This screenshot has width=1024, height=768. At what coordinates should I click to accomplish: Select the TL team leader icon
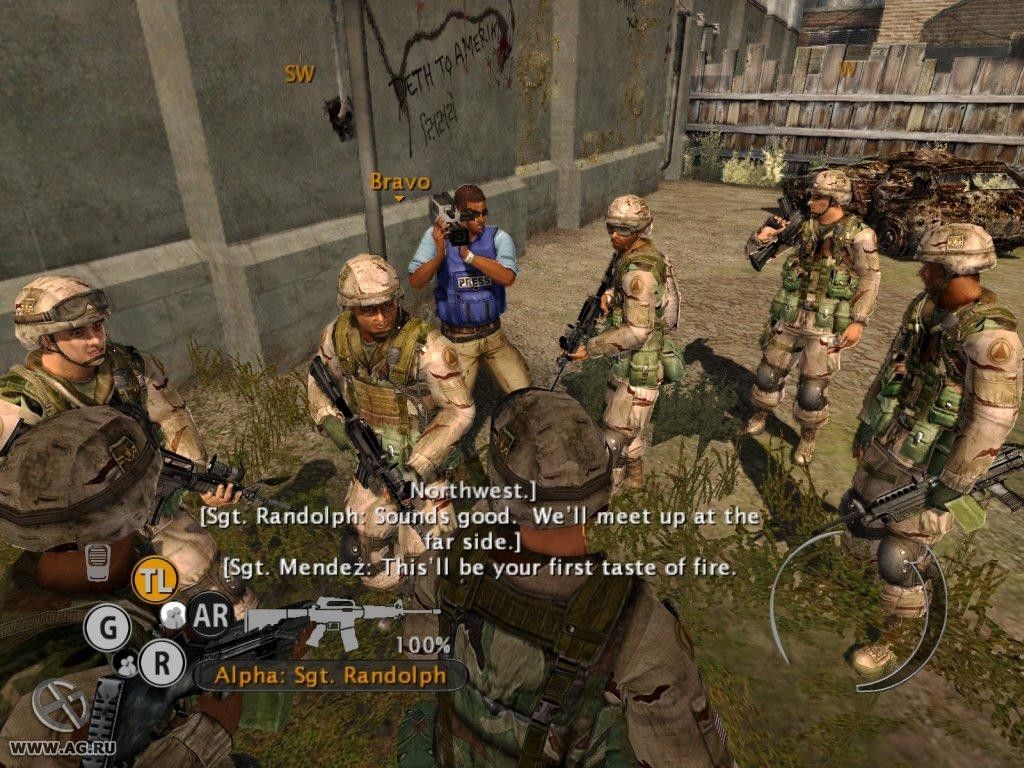[x=155, y=580]
